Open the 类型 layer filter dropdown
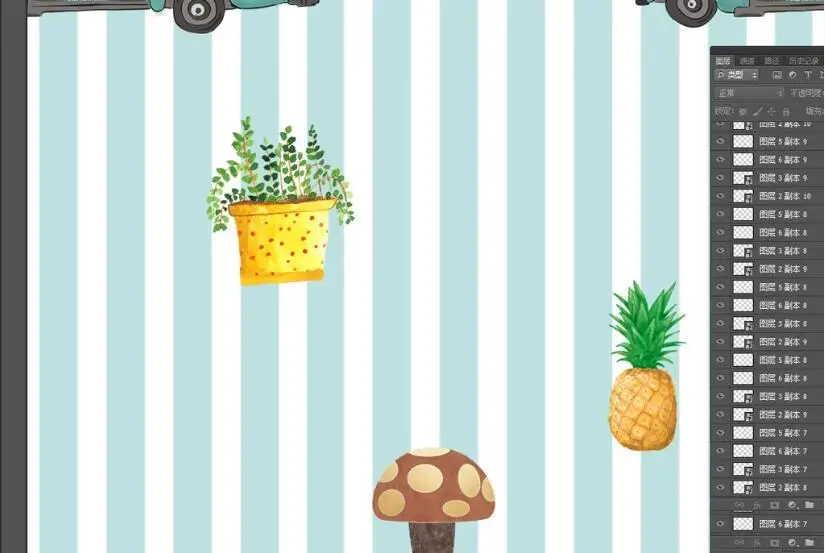This screenshot has height=553, width=825. click(x=737, y=75)
